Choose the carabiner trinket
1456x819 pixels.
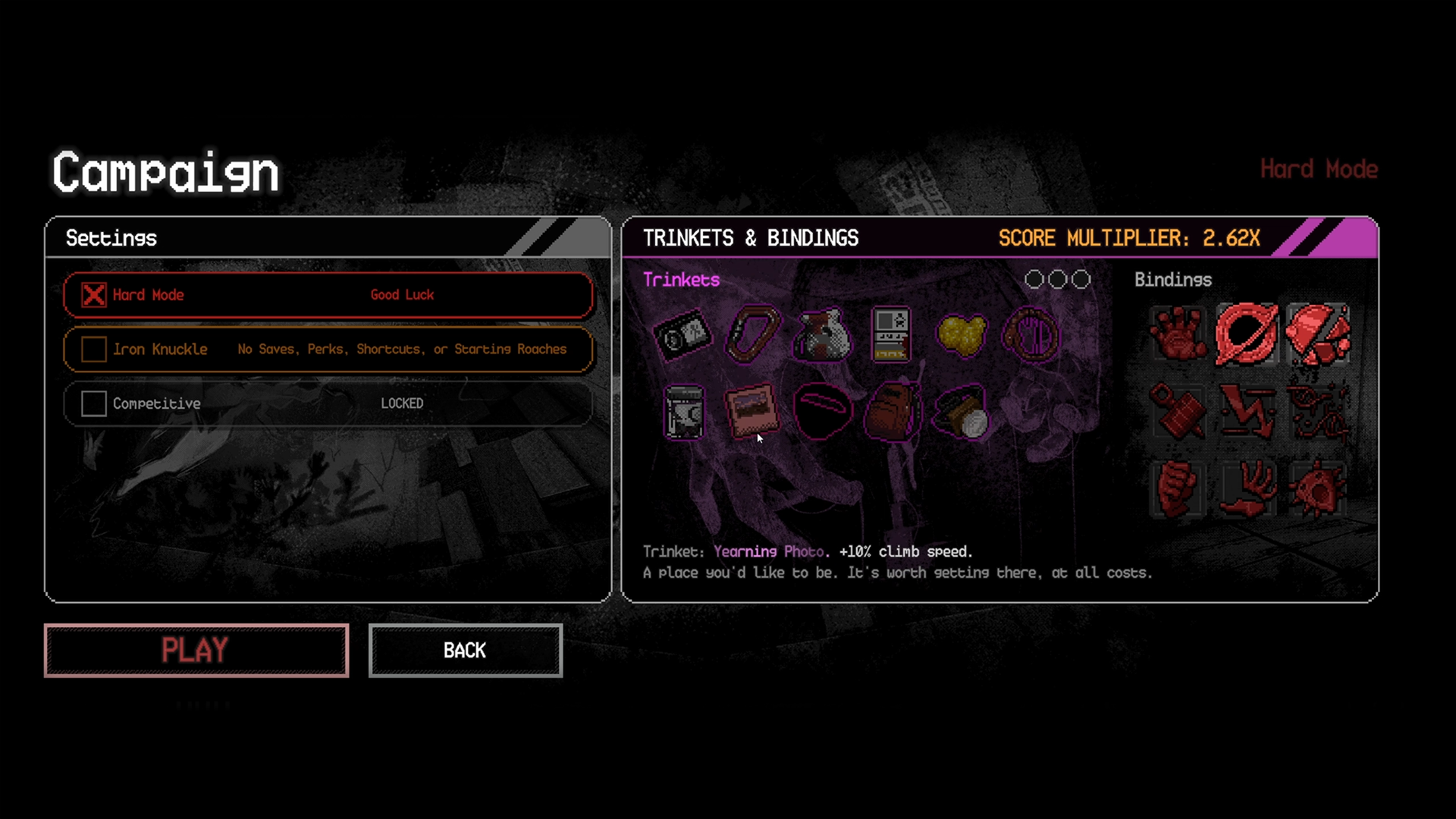point(752,334)
